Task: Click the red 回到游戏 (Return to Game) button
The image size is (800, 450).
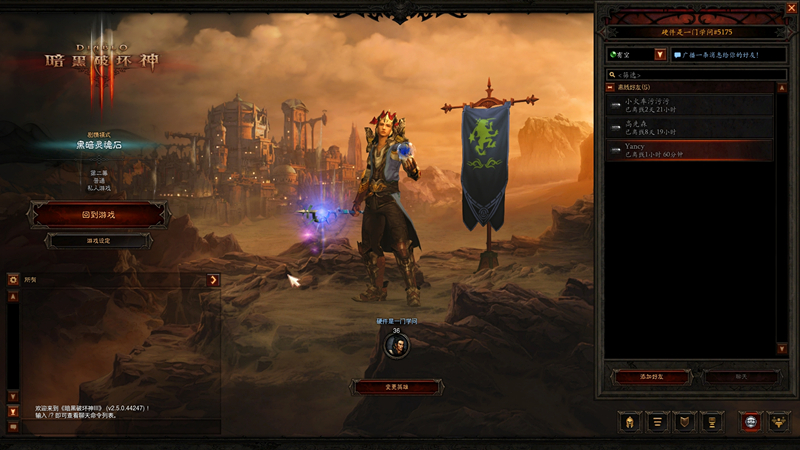Action: [98, 214]
